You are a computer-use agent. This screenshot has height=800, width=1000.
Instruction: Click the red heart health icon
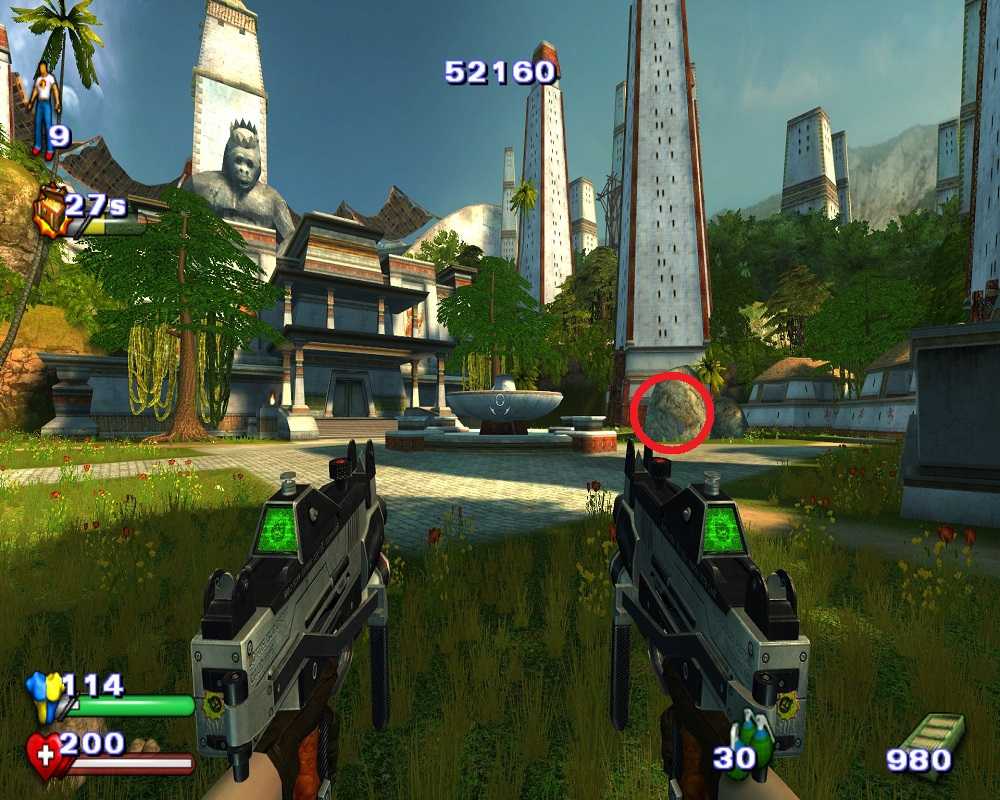[44, 755]
